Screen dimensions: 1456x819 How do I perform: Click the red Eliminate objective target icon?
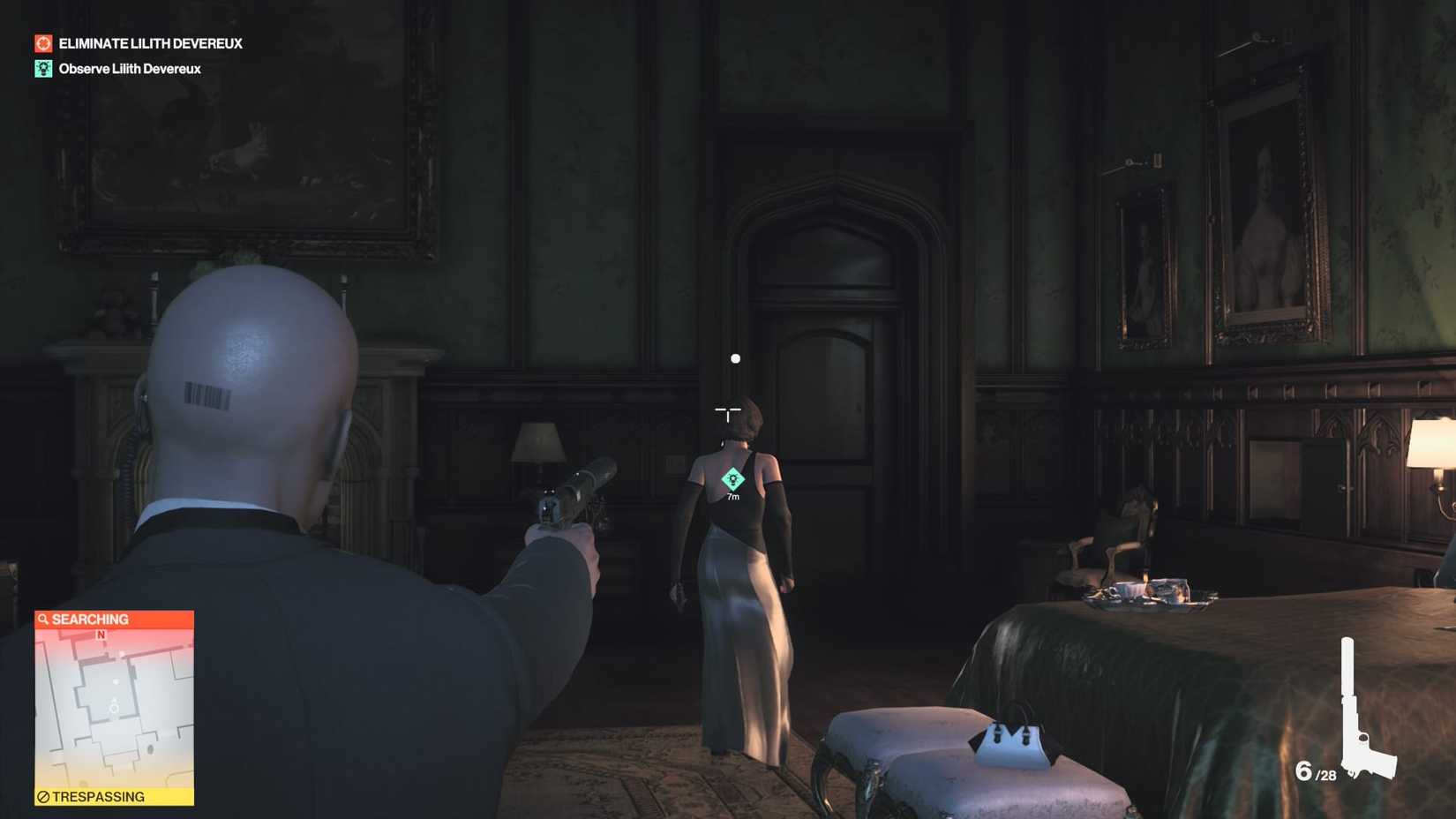click(42, 41)
